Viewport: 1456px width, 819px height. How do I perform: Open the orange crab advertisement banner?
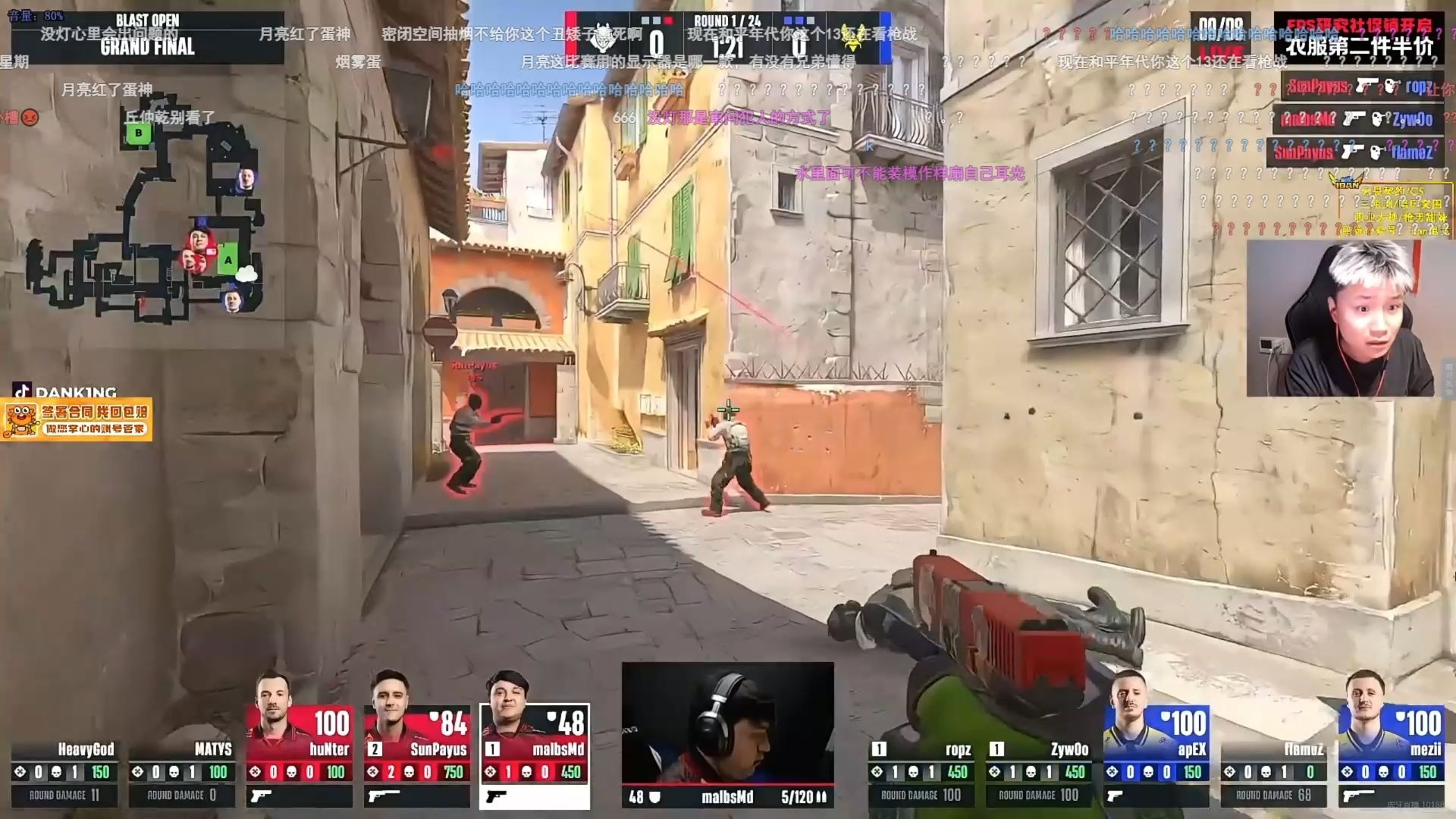coord(76,419)
